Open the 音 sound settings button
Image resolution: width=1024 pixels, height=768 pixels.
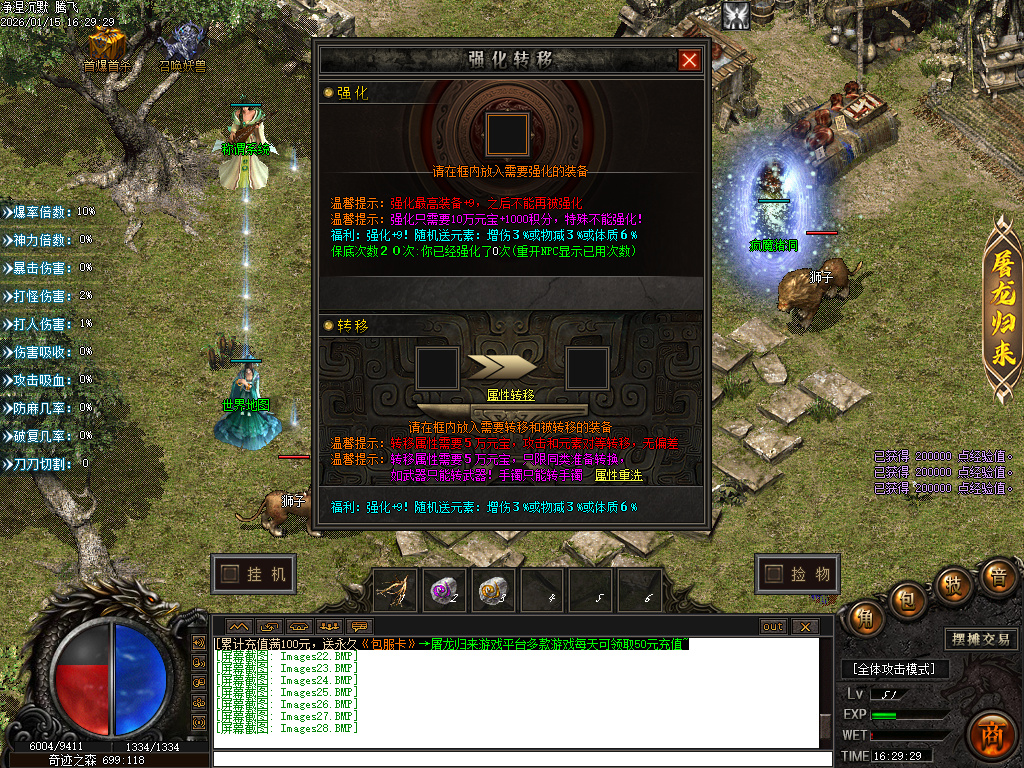(x=996, y=578)
